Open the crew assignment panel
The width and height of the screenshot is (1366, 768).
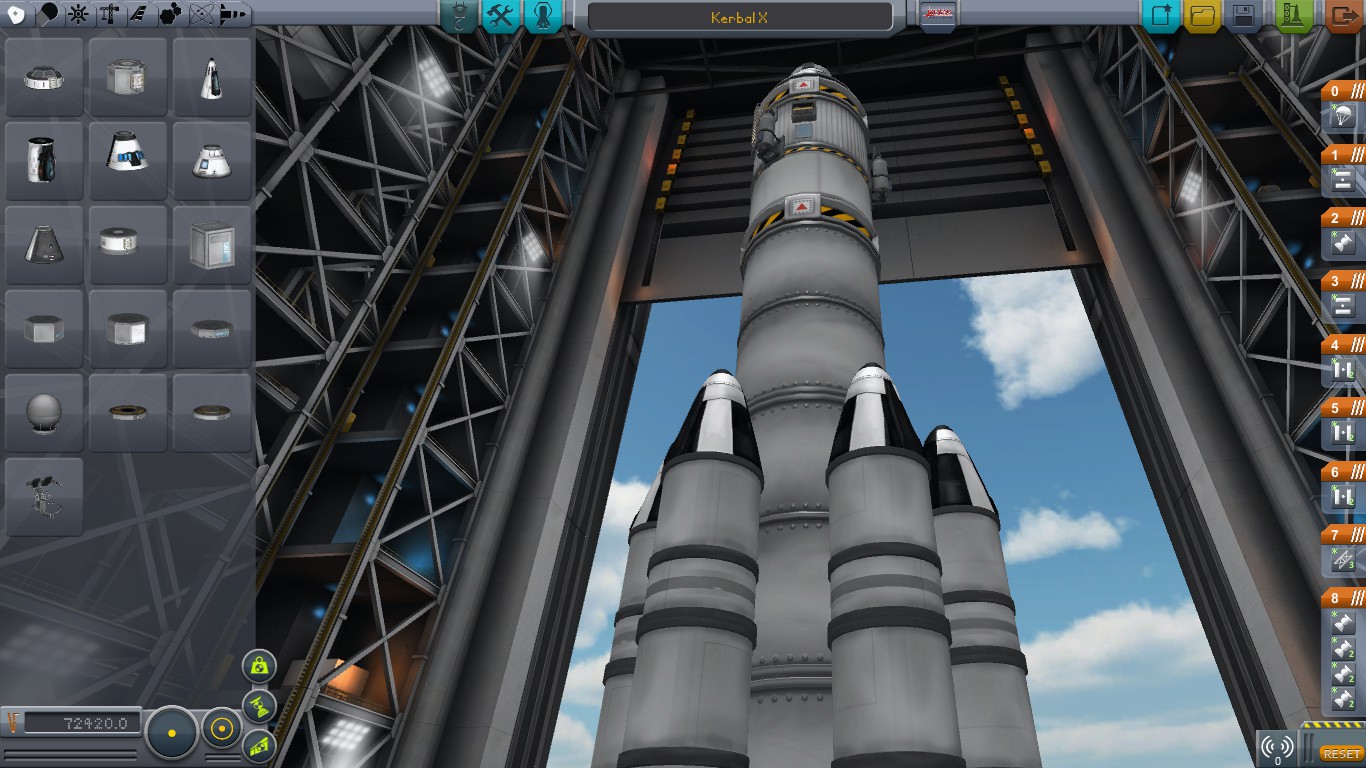542,16
